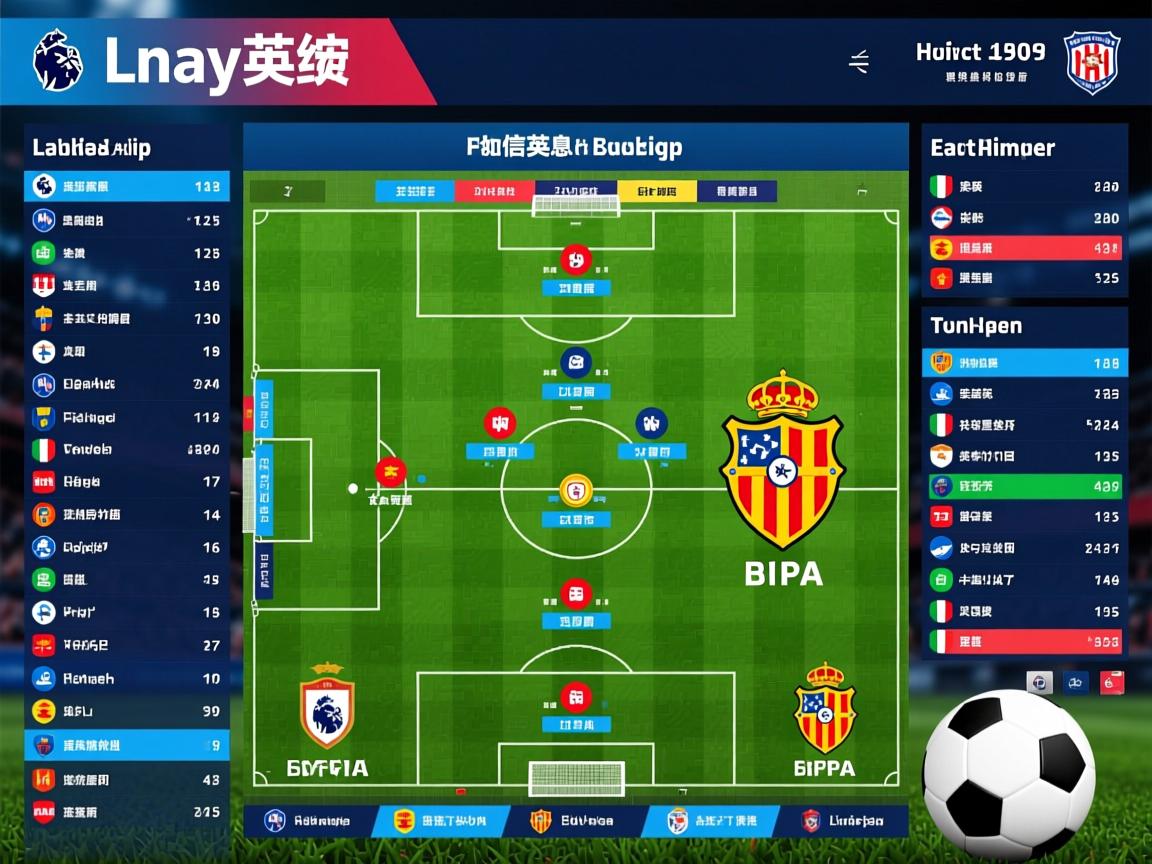Choose the Radianaro item in the bottom bar
Screen dimensions: 1152x864
pos(308,821)
